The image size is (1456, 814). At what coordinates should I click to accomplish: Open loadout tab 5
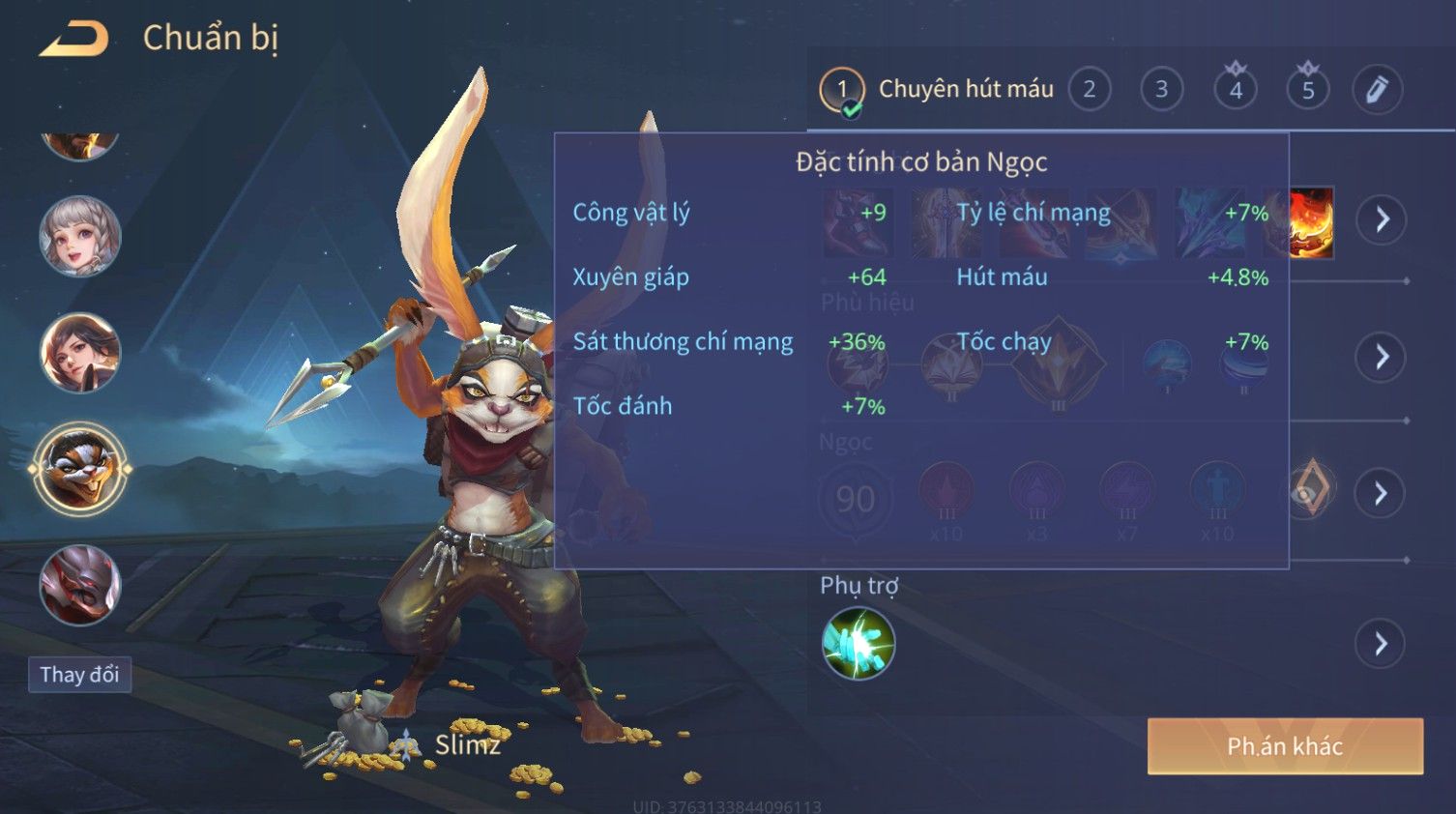[x=1307, y=90]
